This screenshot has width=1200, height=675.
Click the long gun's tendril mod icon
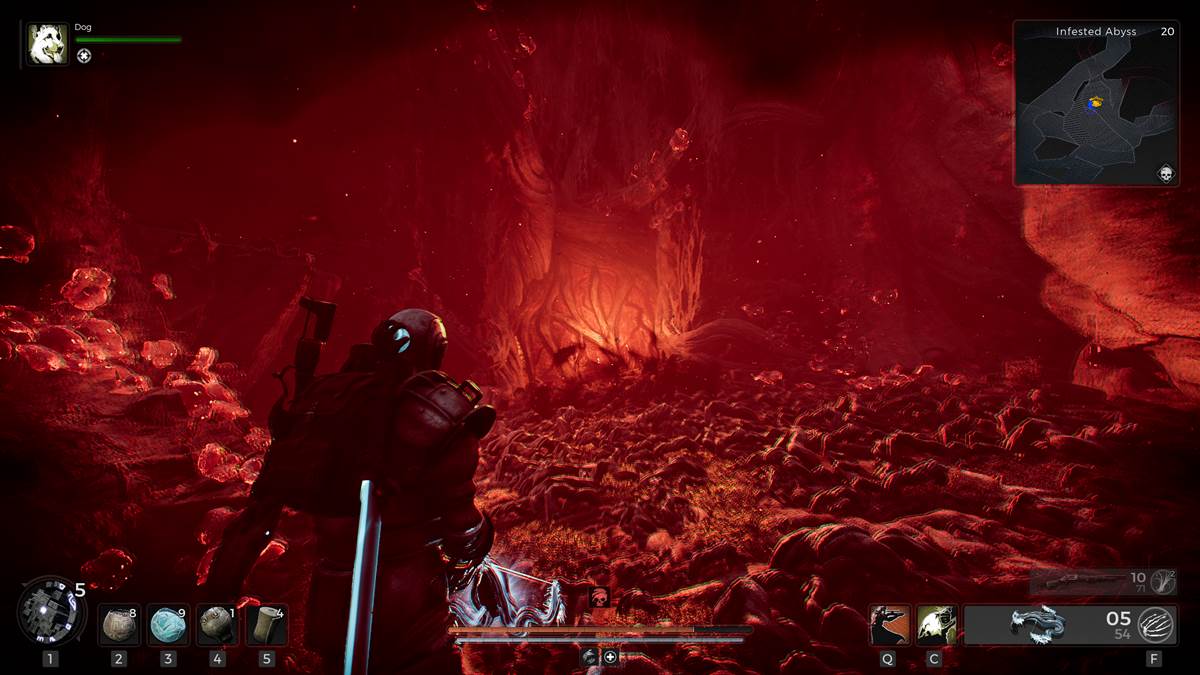click(x=1163, y=581)
